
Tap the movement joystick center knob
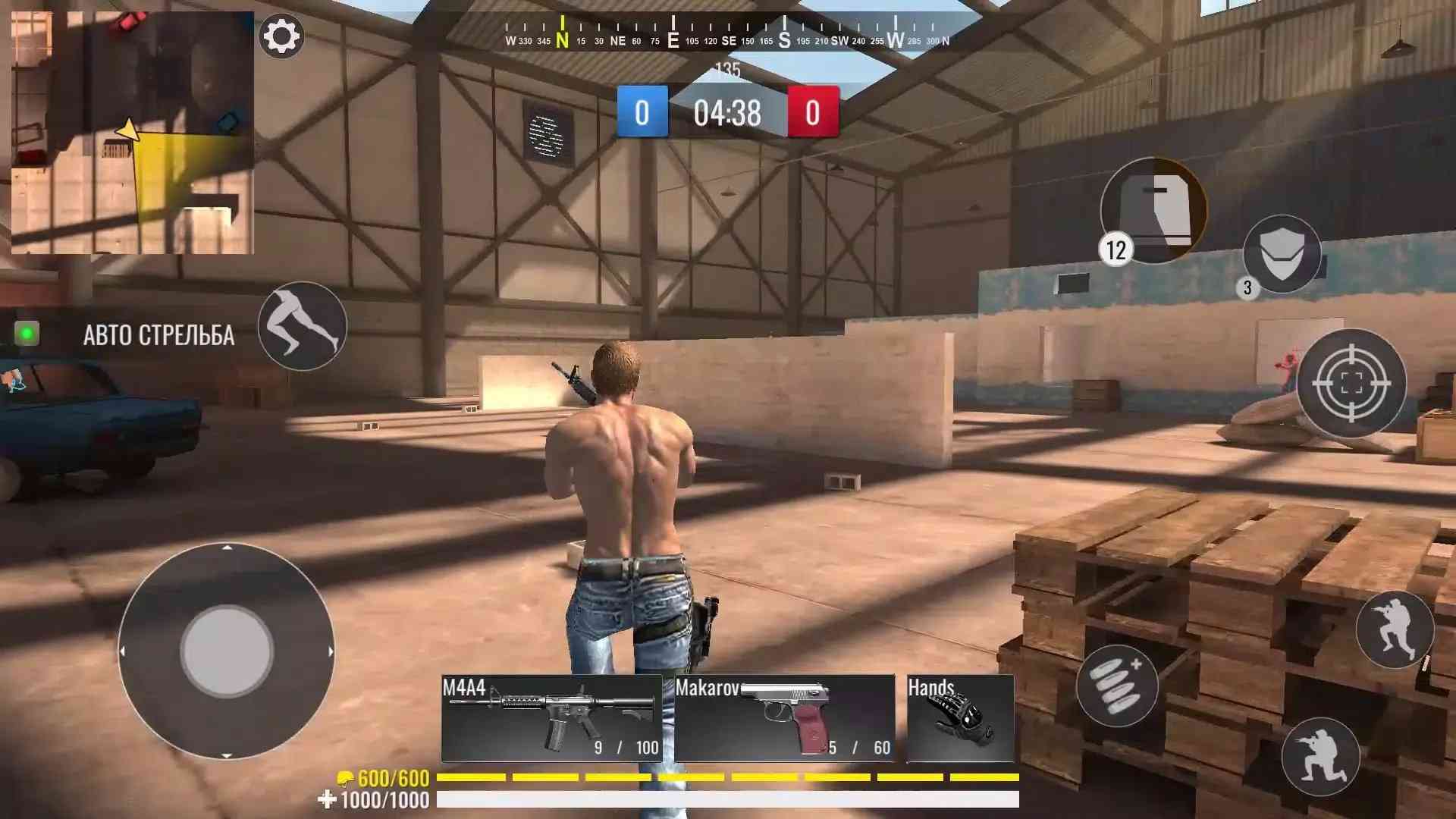pos(227,651)
